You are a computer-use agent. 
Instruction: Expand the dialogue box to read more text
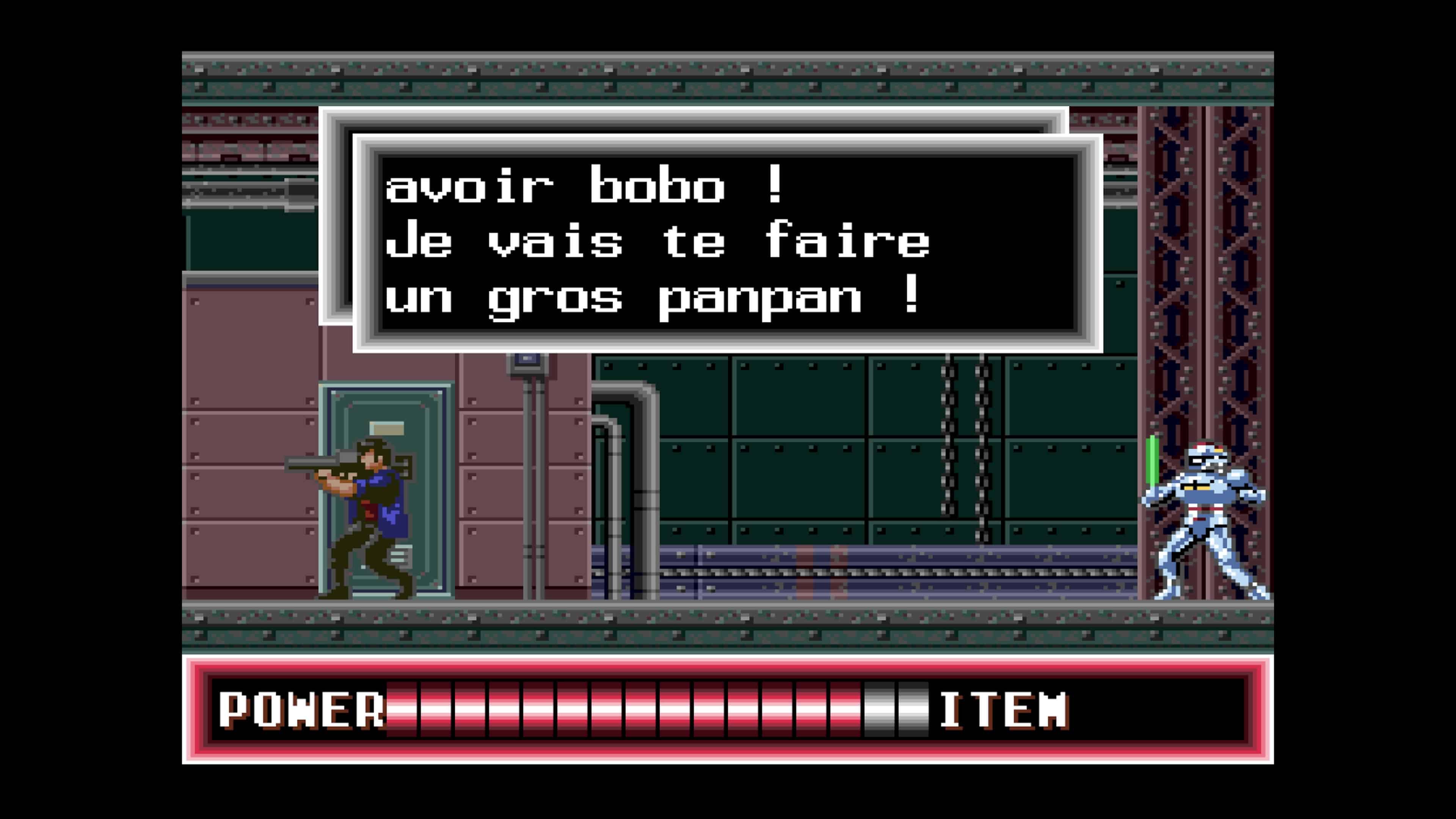tap(729, 243)
